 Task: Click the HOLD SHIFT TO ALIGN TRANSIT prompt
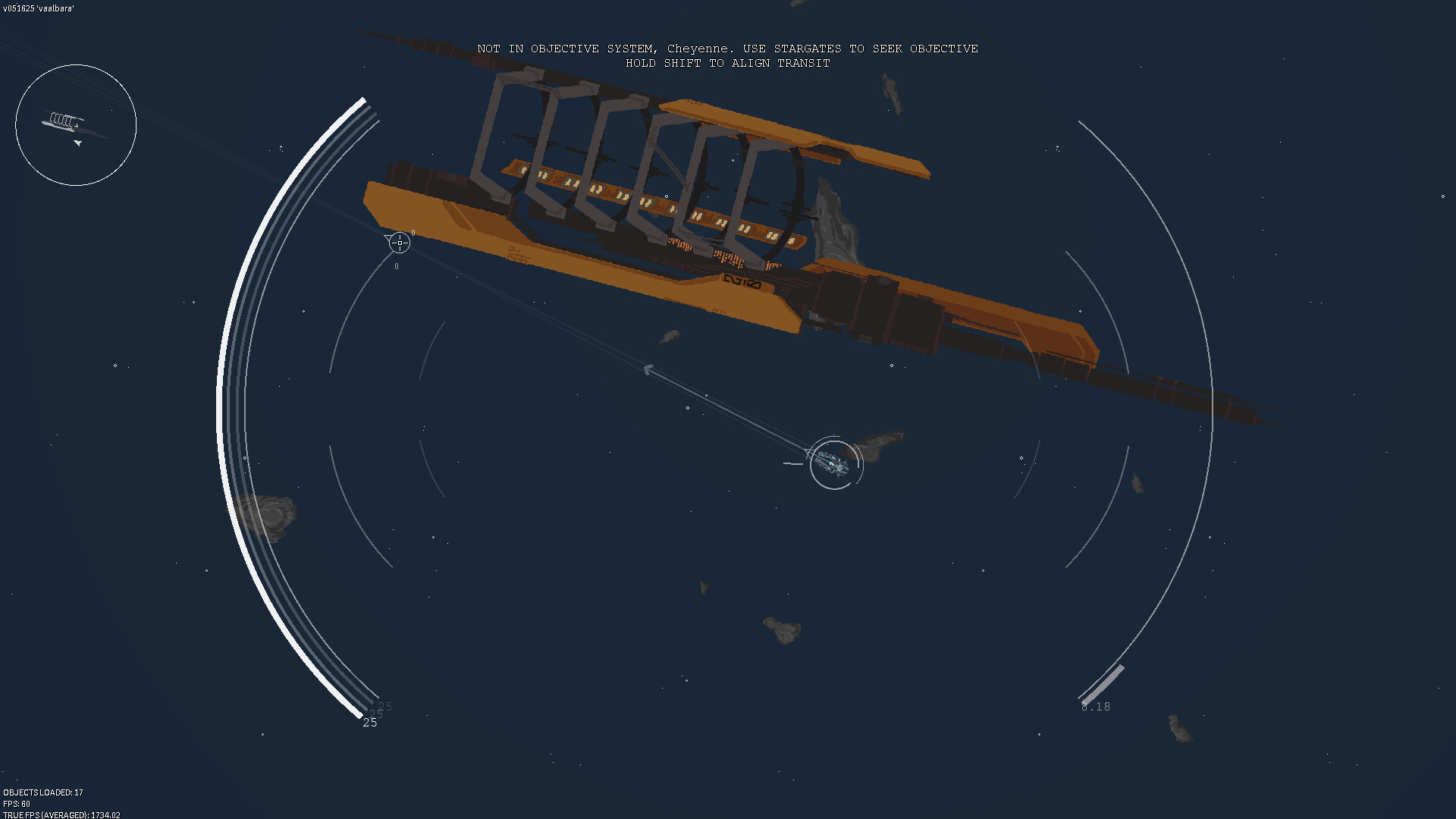(x=728, y=64)
